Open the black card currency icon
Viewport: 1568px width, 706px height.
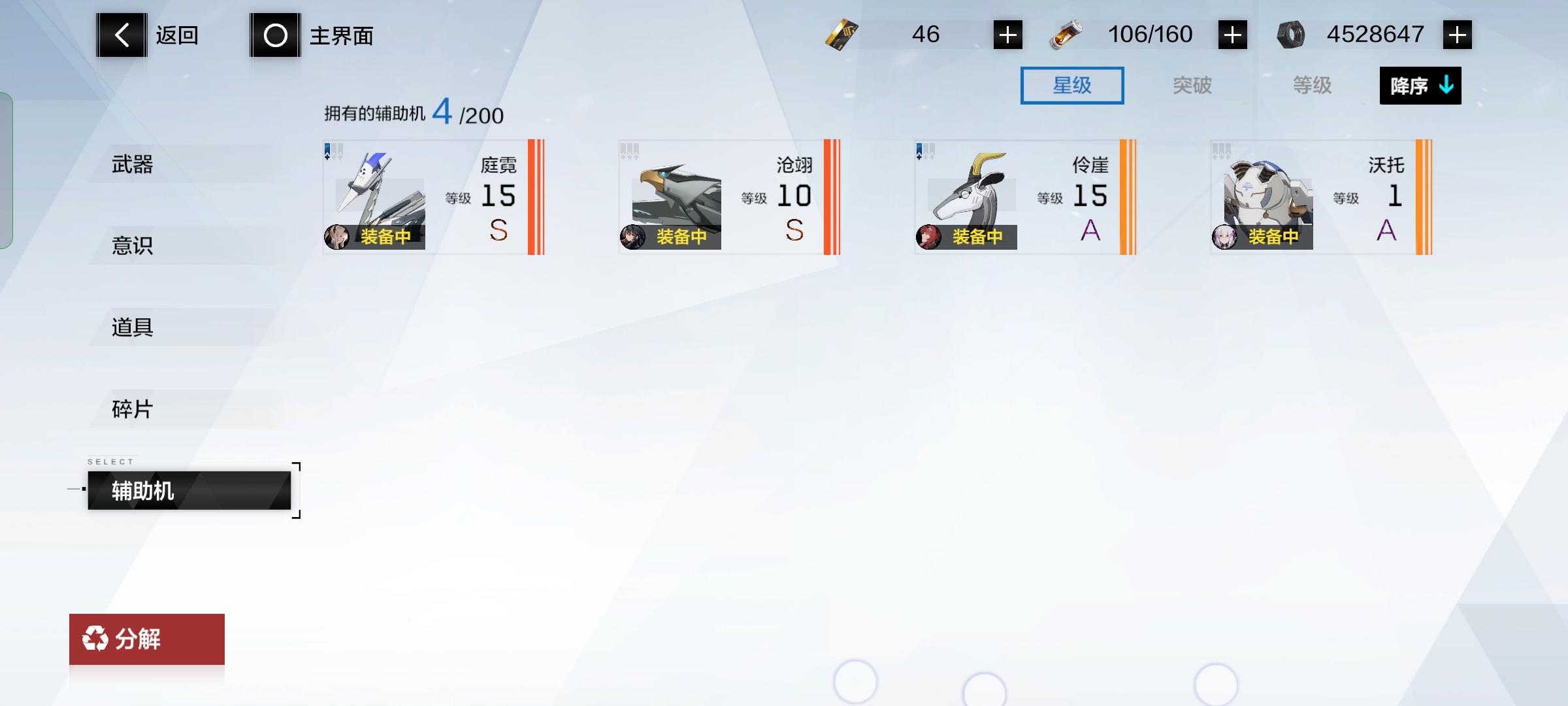843,34
